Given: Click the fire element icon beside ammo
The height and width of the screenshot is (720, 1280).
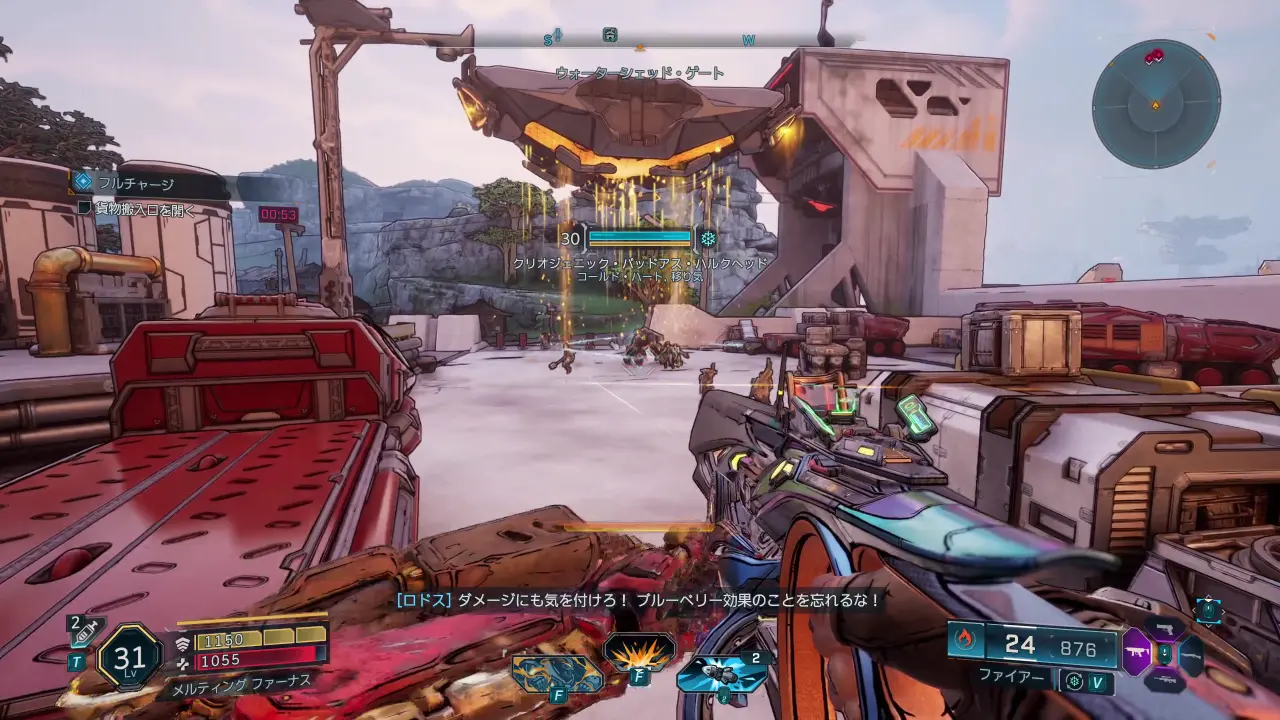Looking at the screenshot, I should tap(965, 639).
